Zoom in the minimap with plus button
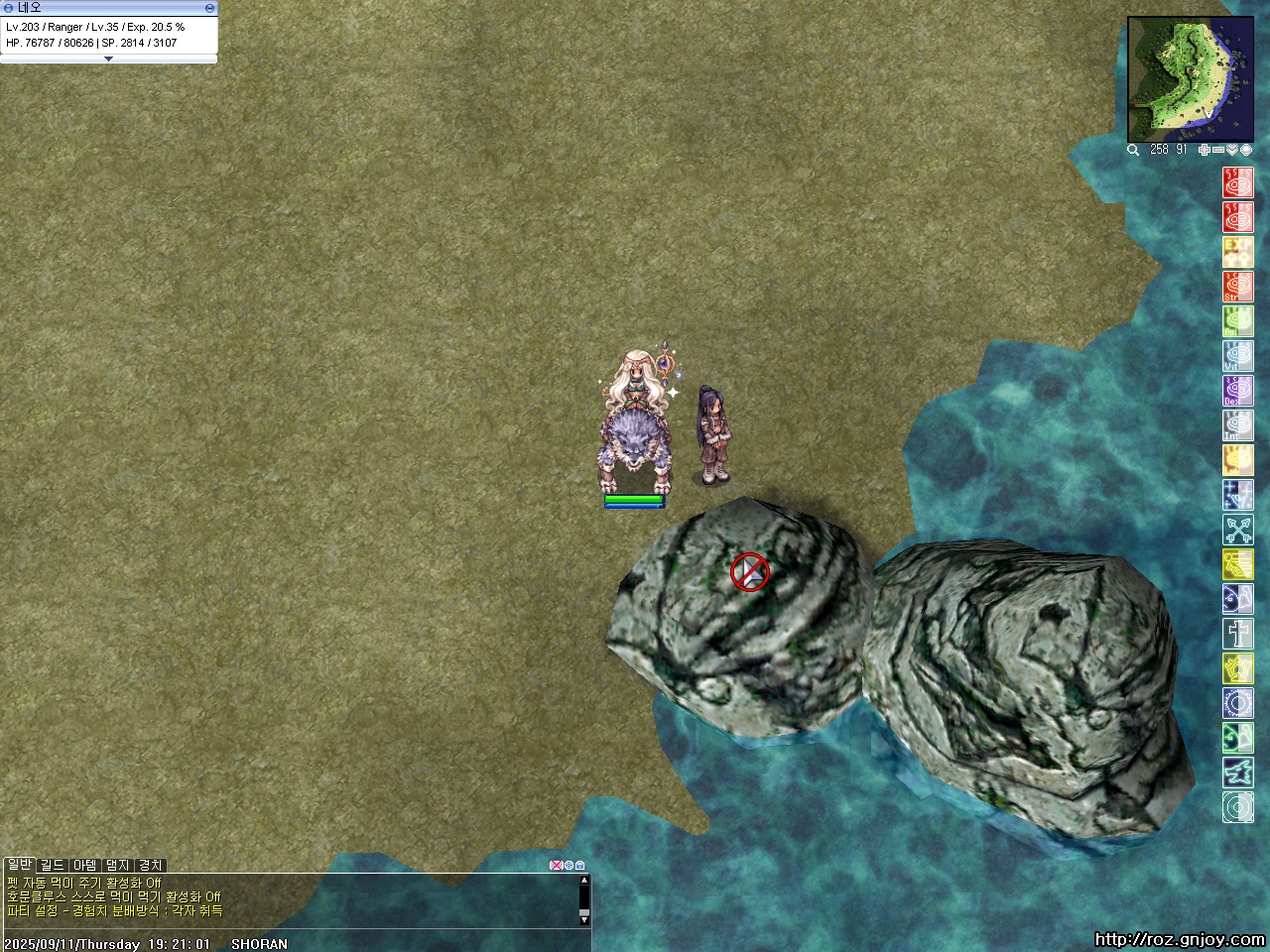The width and height of the screenshot is (1270, 952). click(x=1205, y=150)
